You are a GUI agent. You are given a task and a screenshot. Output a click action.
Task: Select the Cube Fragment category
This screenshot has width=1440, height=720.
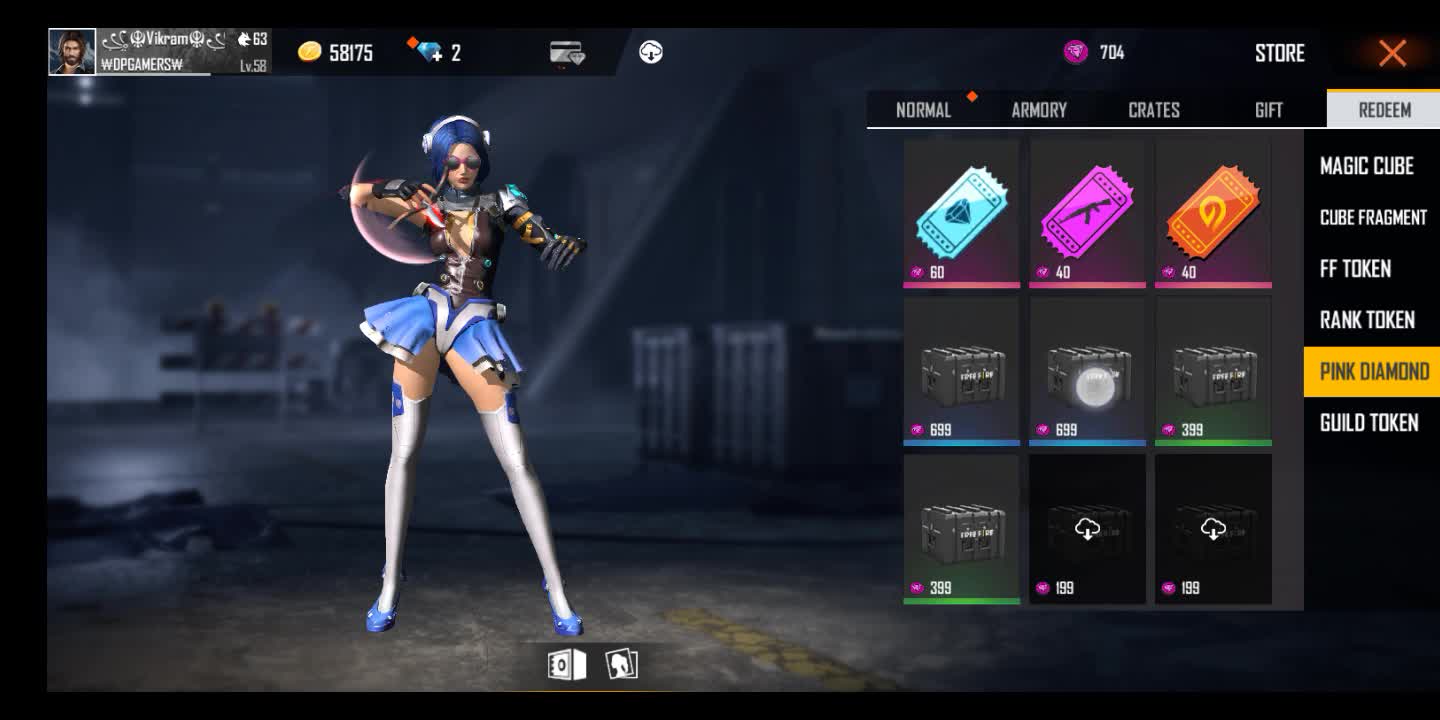[1372, 217]
